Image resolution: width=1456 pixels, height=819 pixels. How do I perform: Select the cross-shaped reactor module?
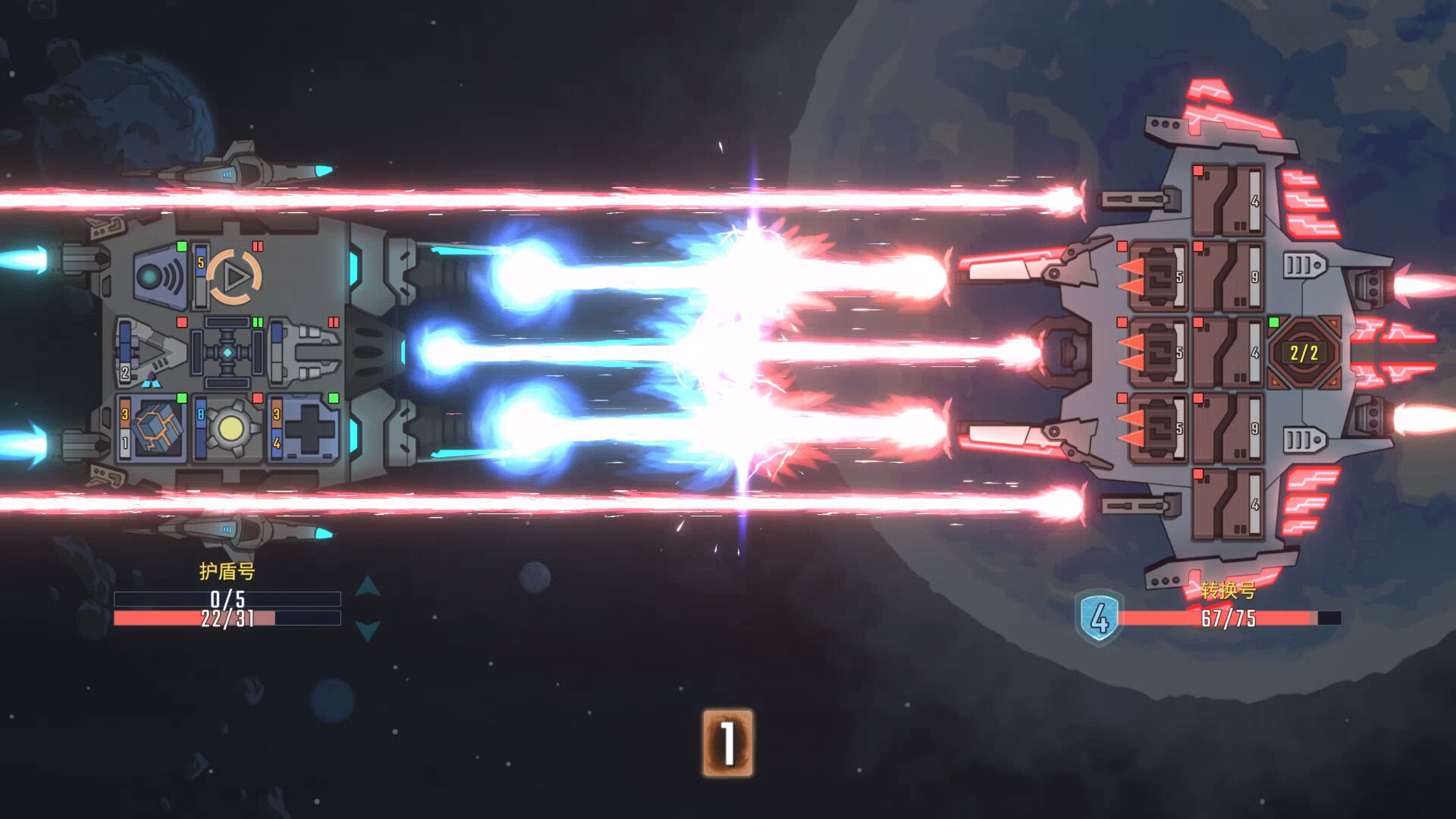[227, 353]
